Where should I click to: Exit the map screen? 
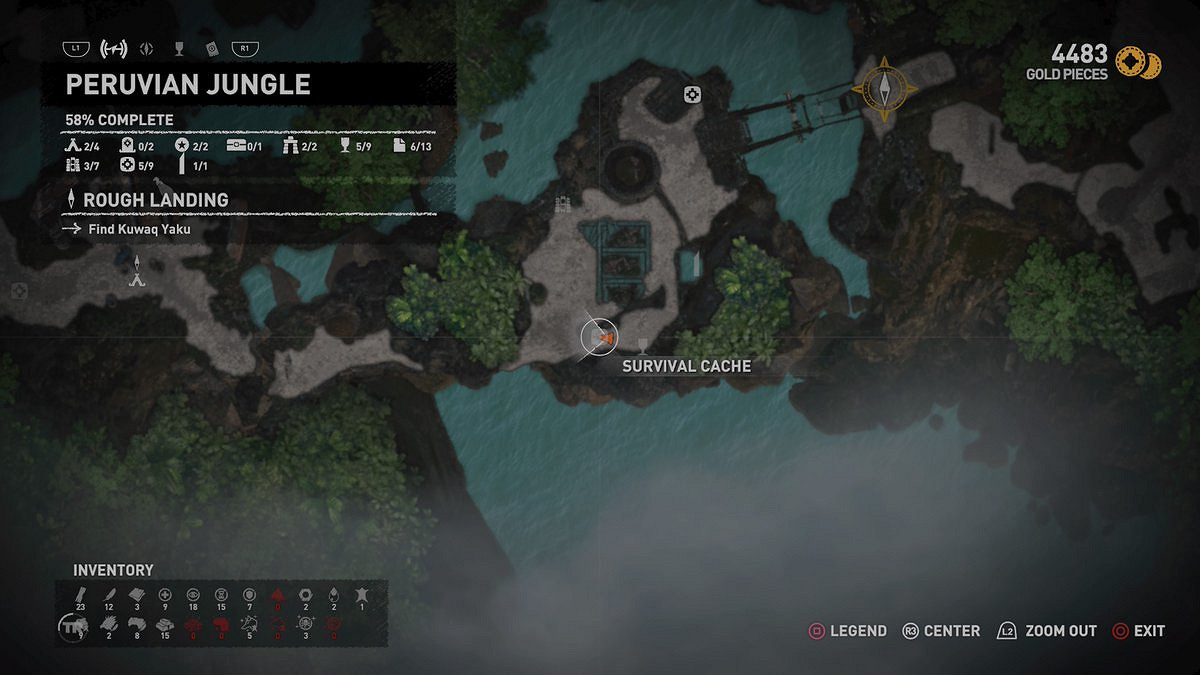click(x=1138, y=631)
